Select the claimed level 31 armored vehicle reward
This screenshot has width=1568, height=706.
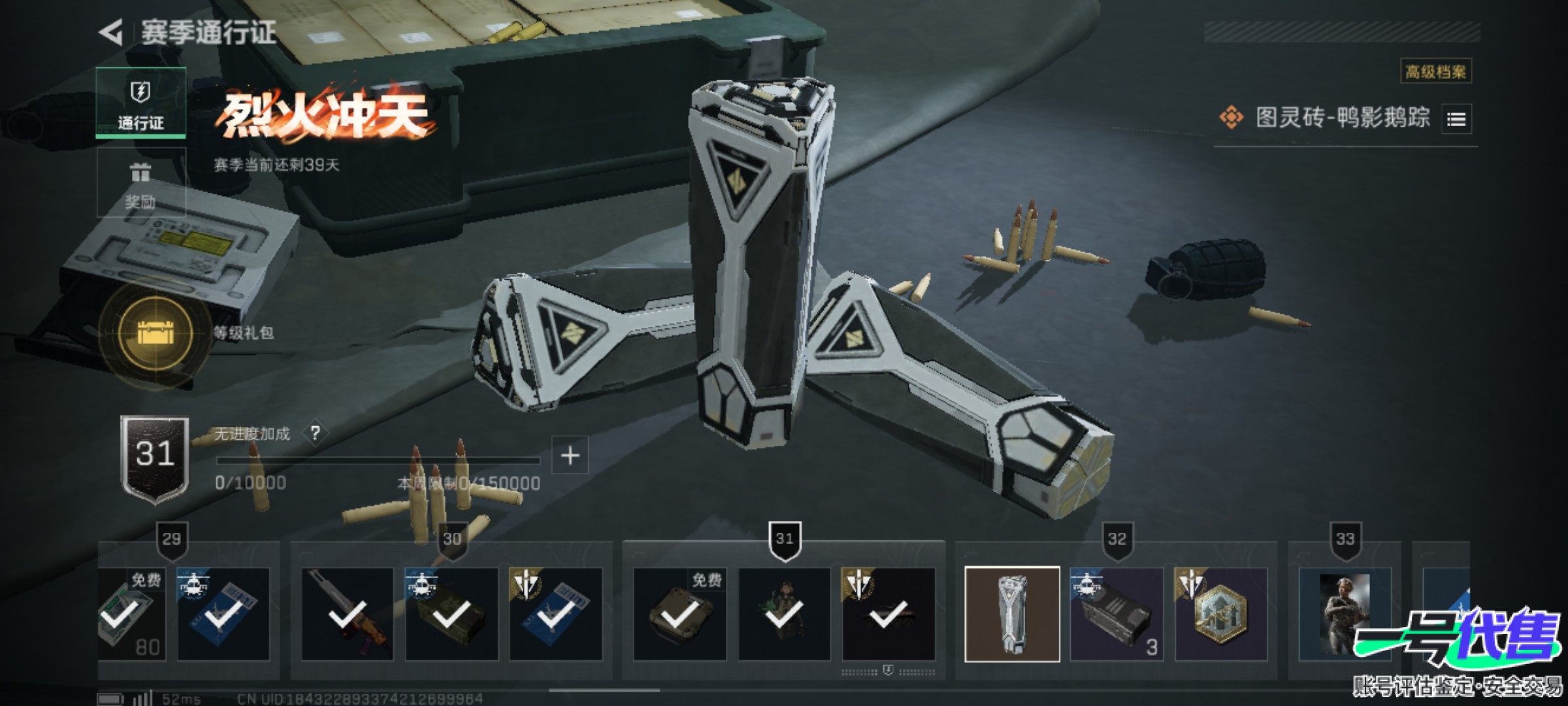(889, 614)
